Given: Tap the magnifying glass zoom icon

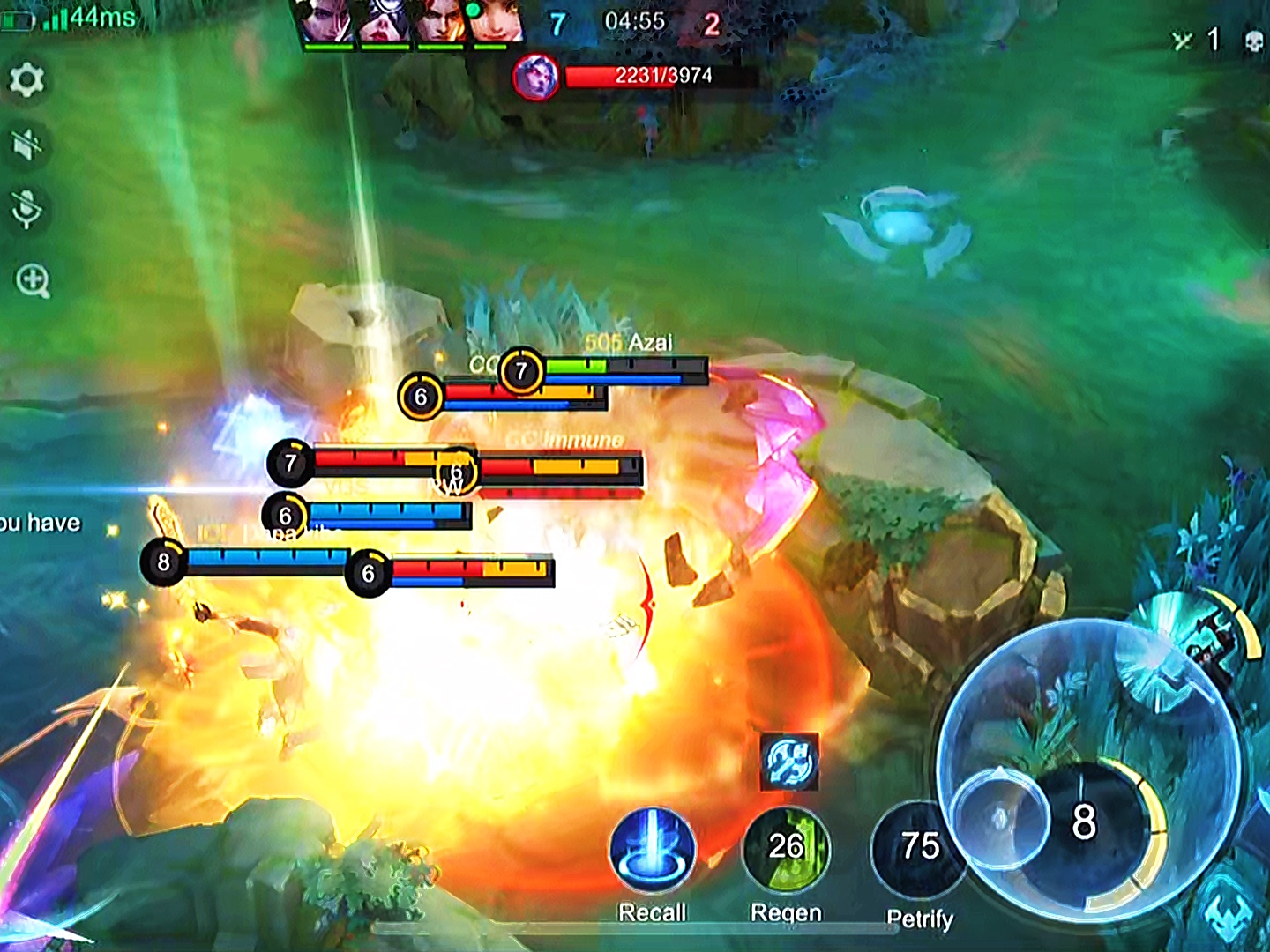Looking at the screenshot, I should pyautogui.click(x=33, y=281).
